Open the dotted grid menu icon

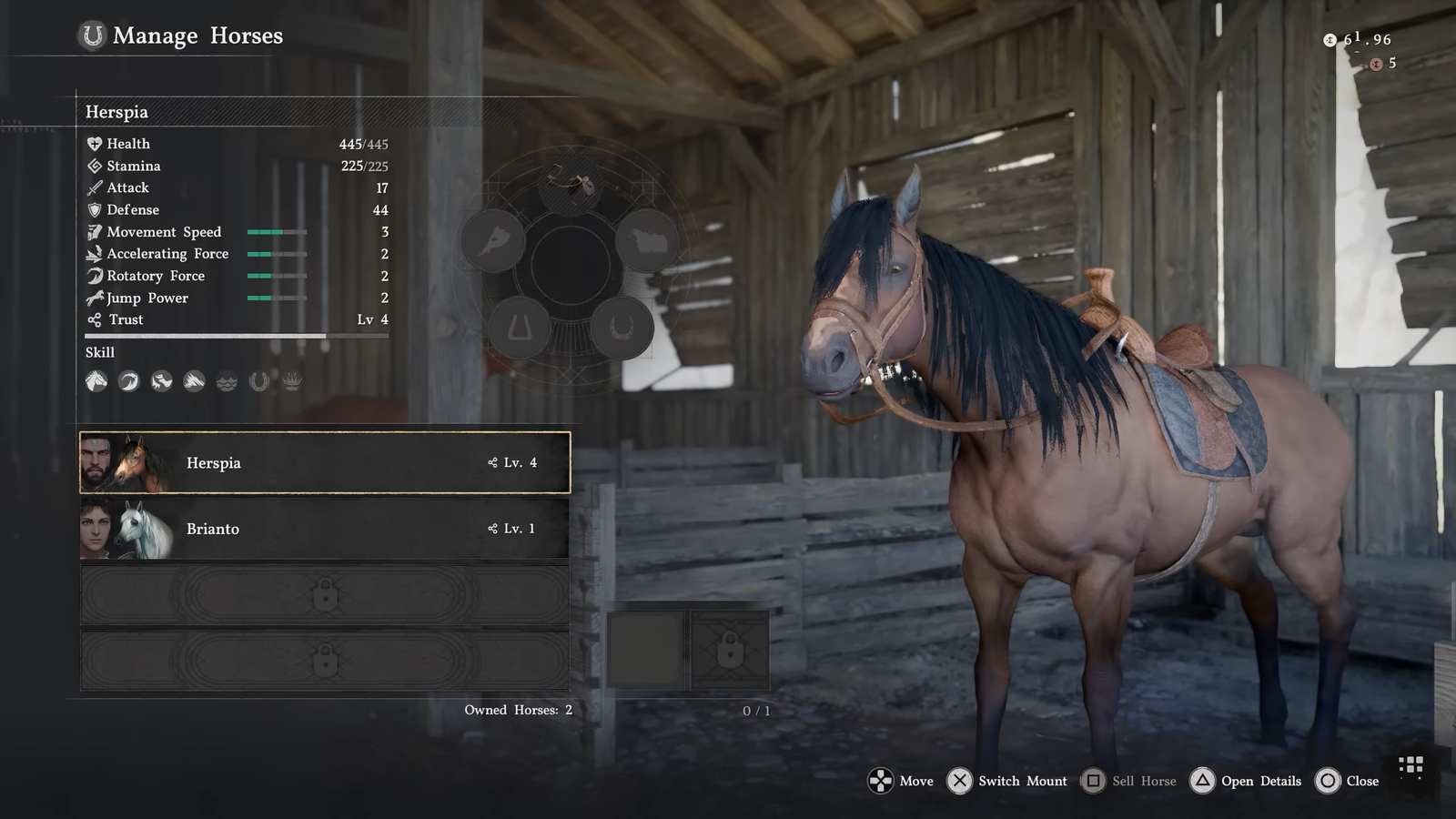point(1410,765)
